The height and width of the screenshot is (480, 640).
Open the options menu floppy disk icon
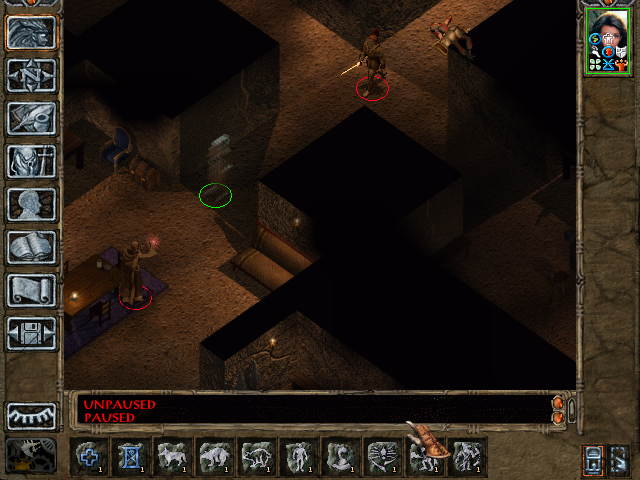click(32, 333)
